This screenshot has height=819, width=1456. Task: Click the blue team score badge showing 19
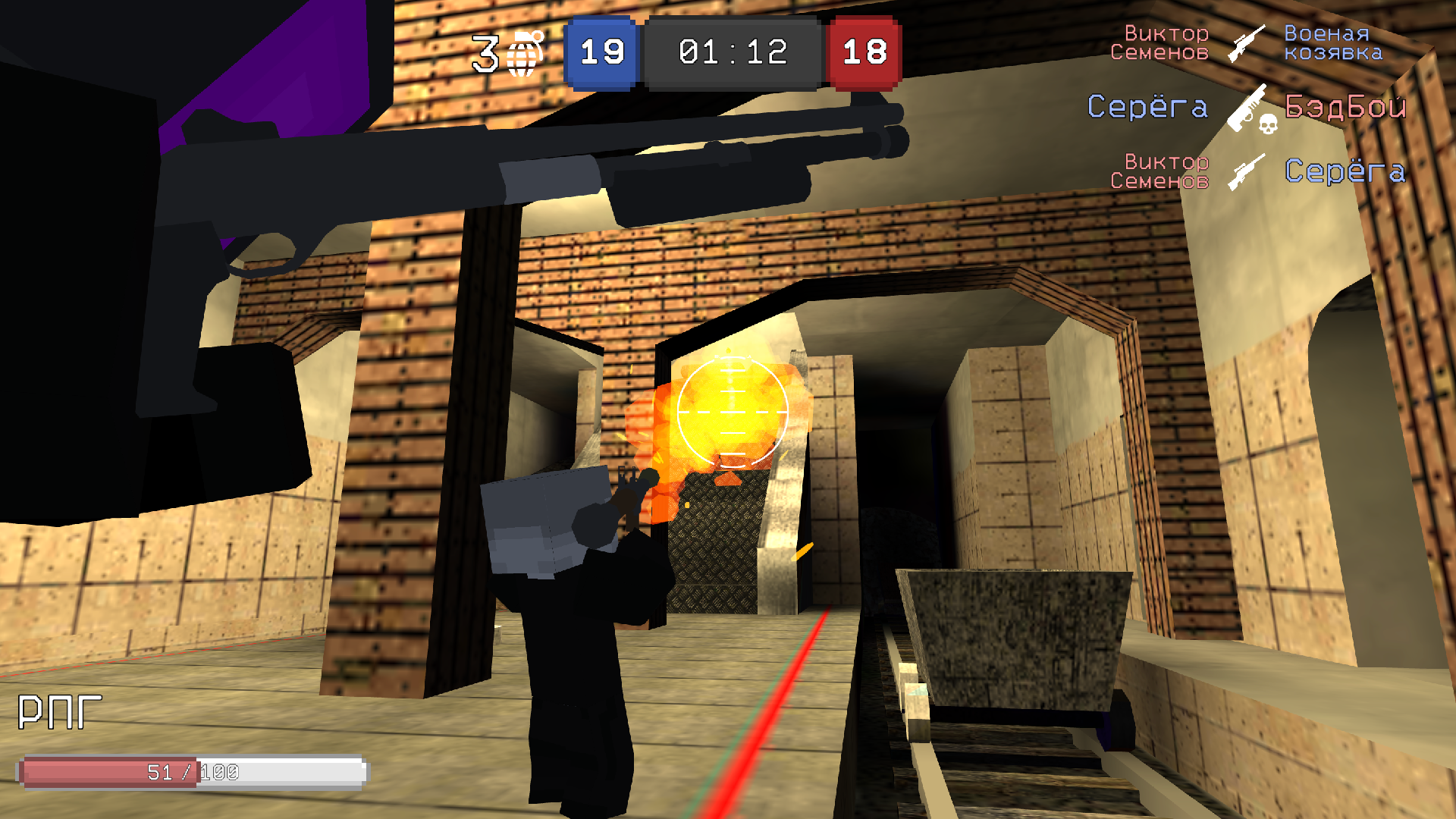(x=601, y=52)
